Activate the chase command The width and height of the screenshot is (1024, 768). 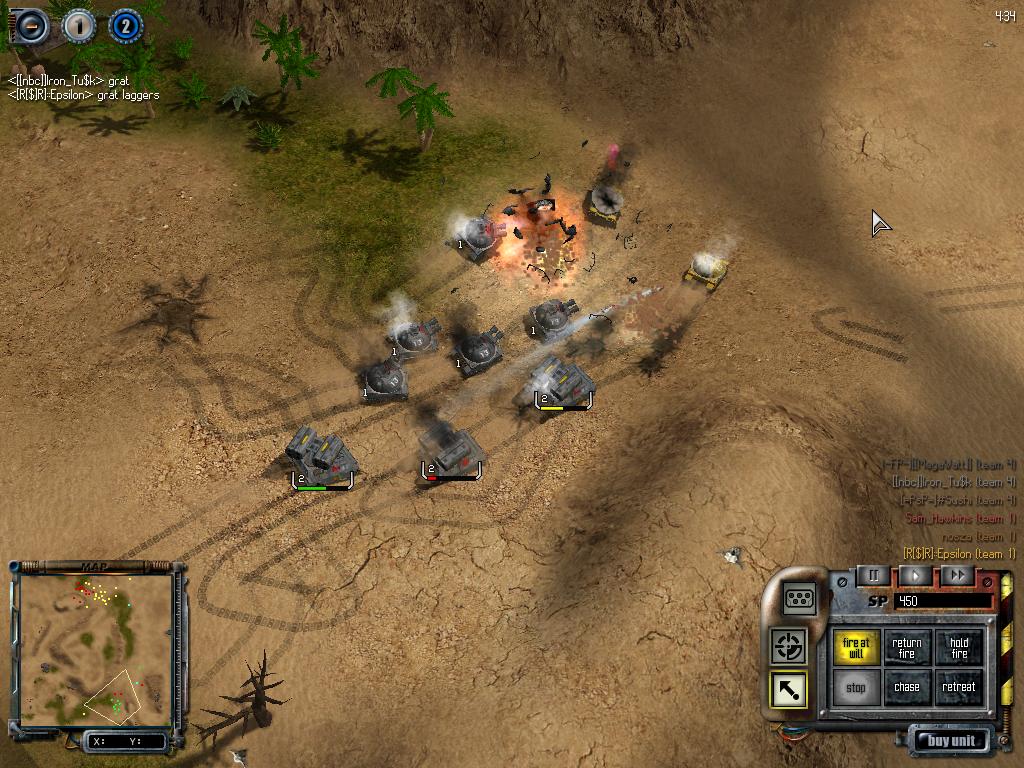(x=907, y=688)
